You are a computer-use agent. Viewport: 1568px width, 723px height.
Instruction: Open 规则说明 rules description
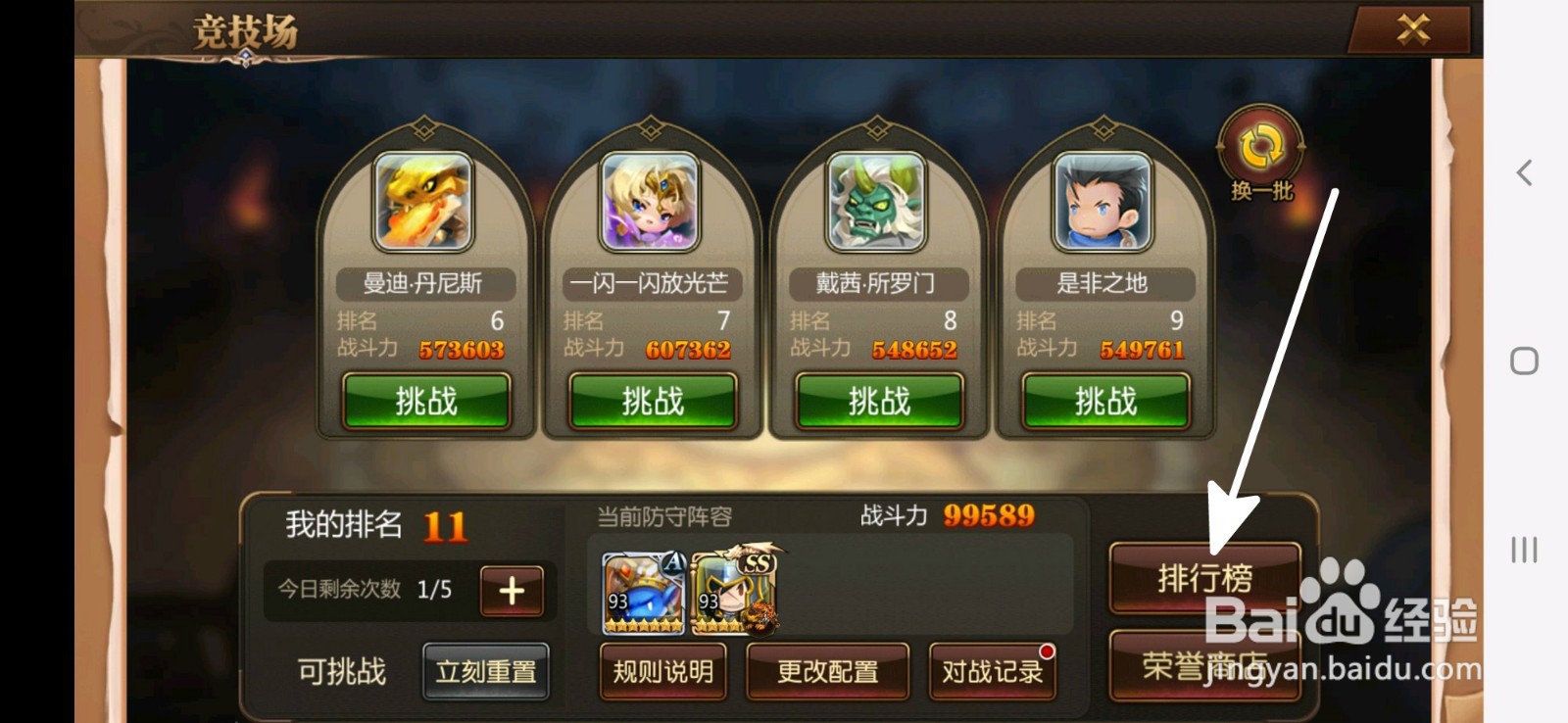[x=662, y=672]
